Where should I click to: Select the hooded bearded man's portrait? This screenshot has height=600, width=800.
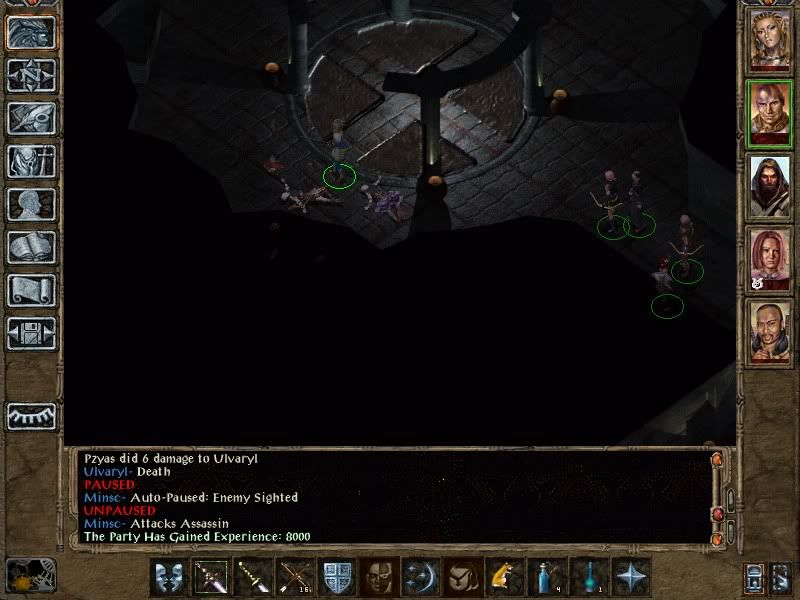coord(770,188)
